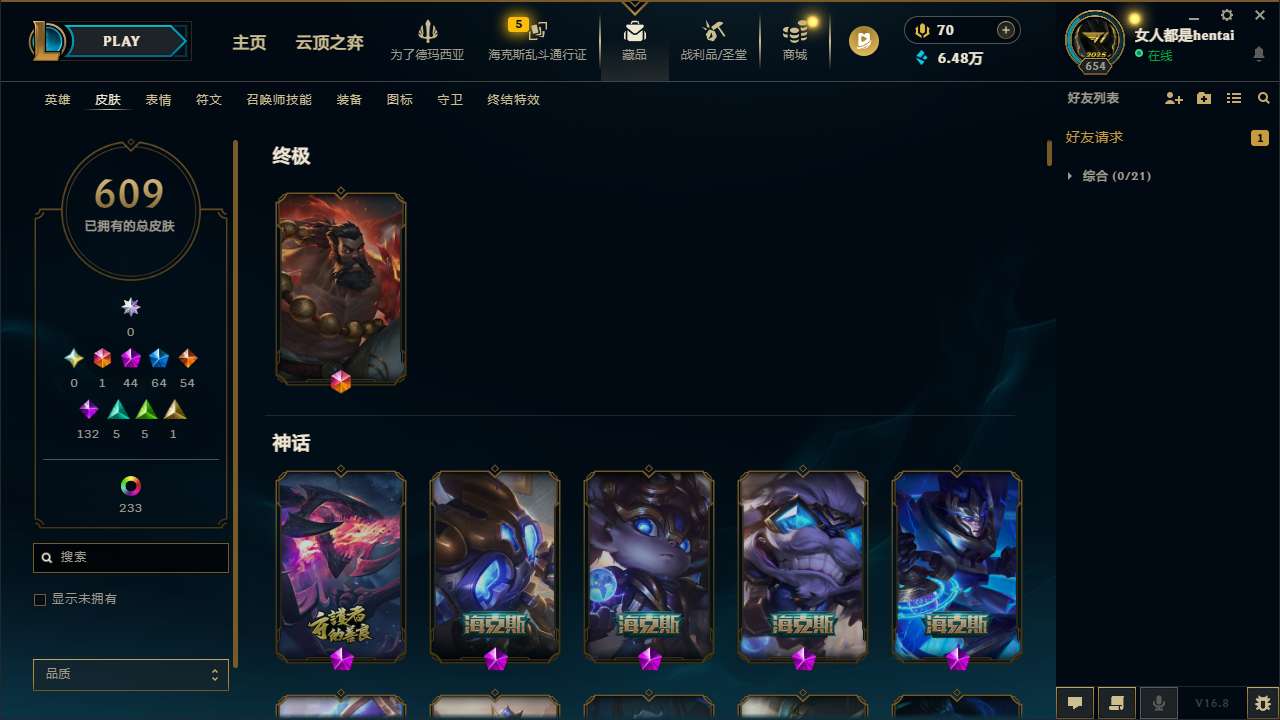This screenshot has width=1280, height=720.
Task: Click the plus button to buy RP
Action: click(1004, 30)
